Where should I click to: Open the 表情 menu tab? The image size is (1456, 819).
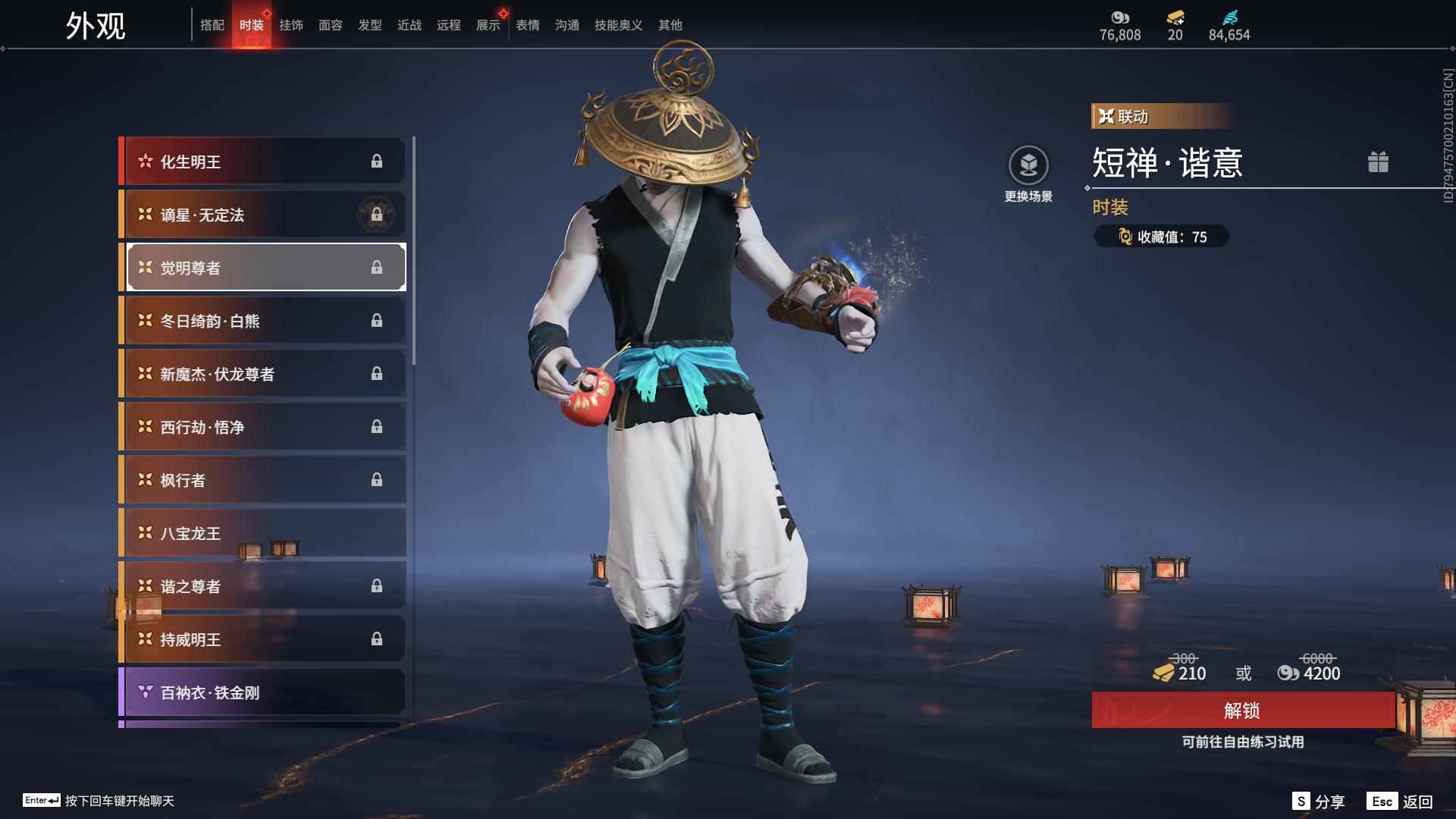point(527,24)
